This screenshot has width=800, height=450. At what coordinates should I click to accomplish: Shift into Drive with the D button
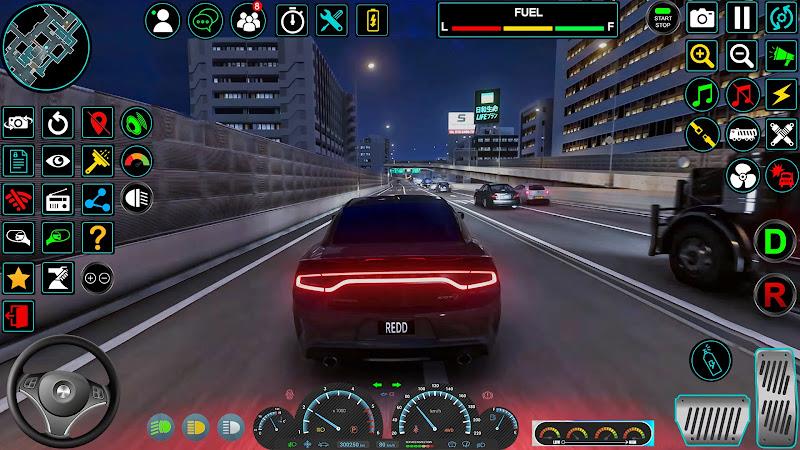tap(773, 242)
